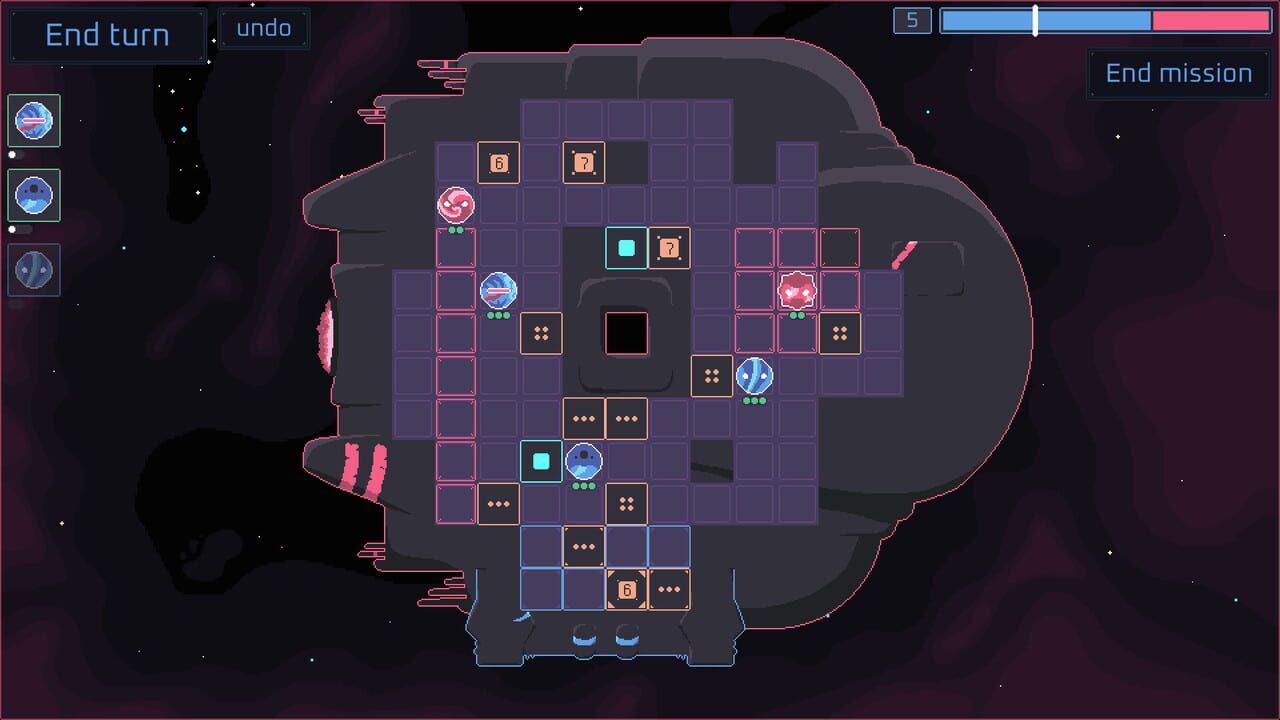Image resolution: width=1280 pixels, height=720 pixels.
Task: Click the '6' numbered tile at the top
Action: pyautogui.click(x=499, y=162)
